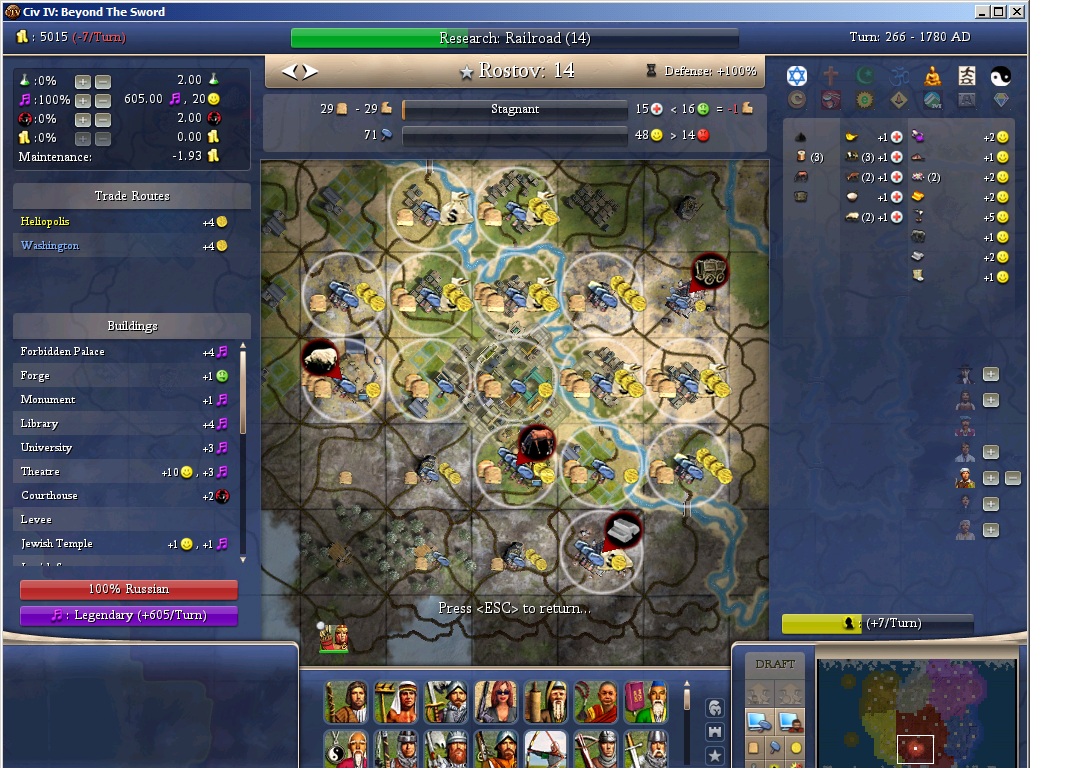This screenshot has height=775, width=1075.
Task: Go to the previous city with left arrow
Action: click(290, 71)
